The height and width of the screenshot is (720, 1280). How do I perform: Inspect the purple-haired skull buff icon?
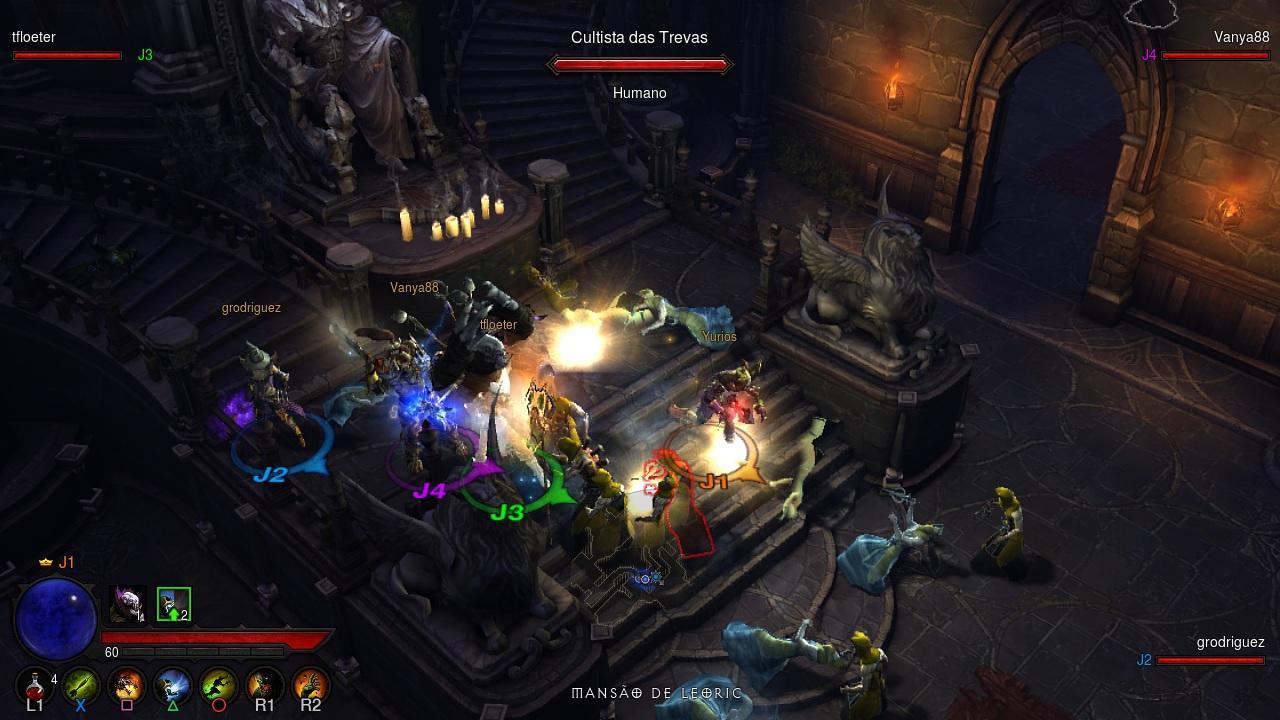(x=127, y=603)
